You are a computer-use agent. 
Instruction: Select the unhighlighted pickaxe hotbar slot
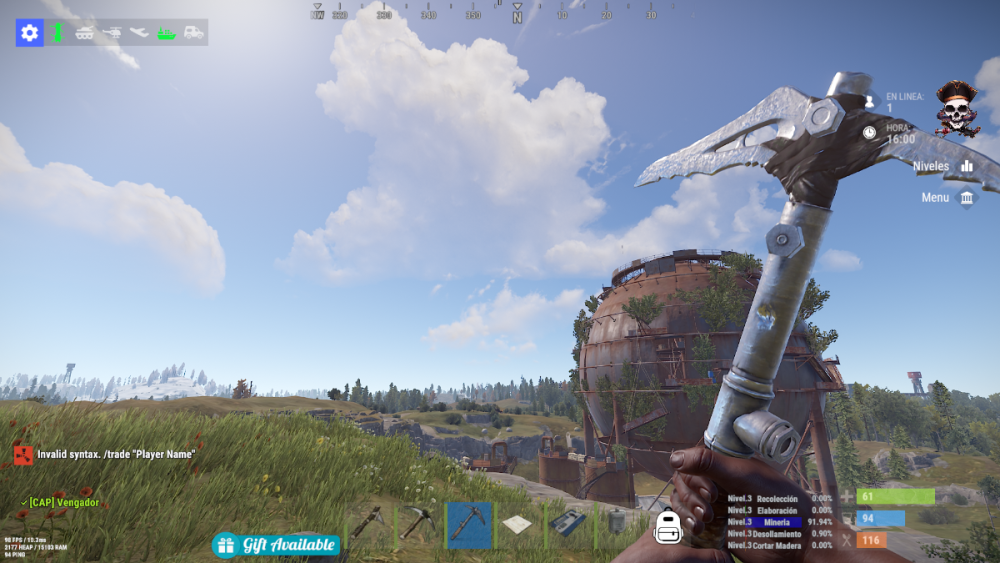[x=418, y=523]
